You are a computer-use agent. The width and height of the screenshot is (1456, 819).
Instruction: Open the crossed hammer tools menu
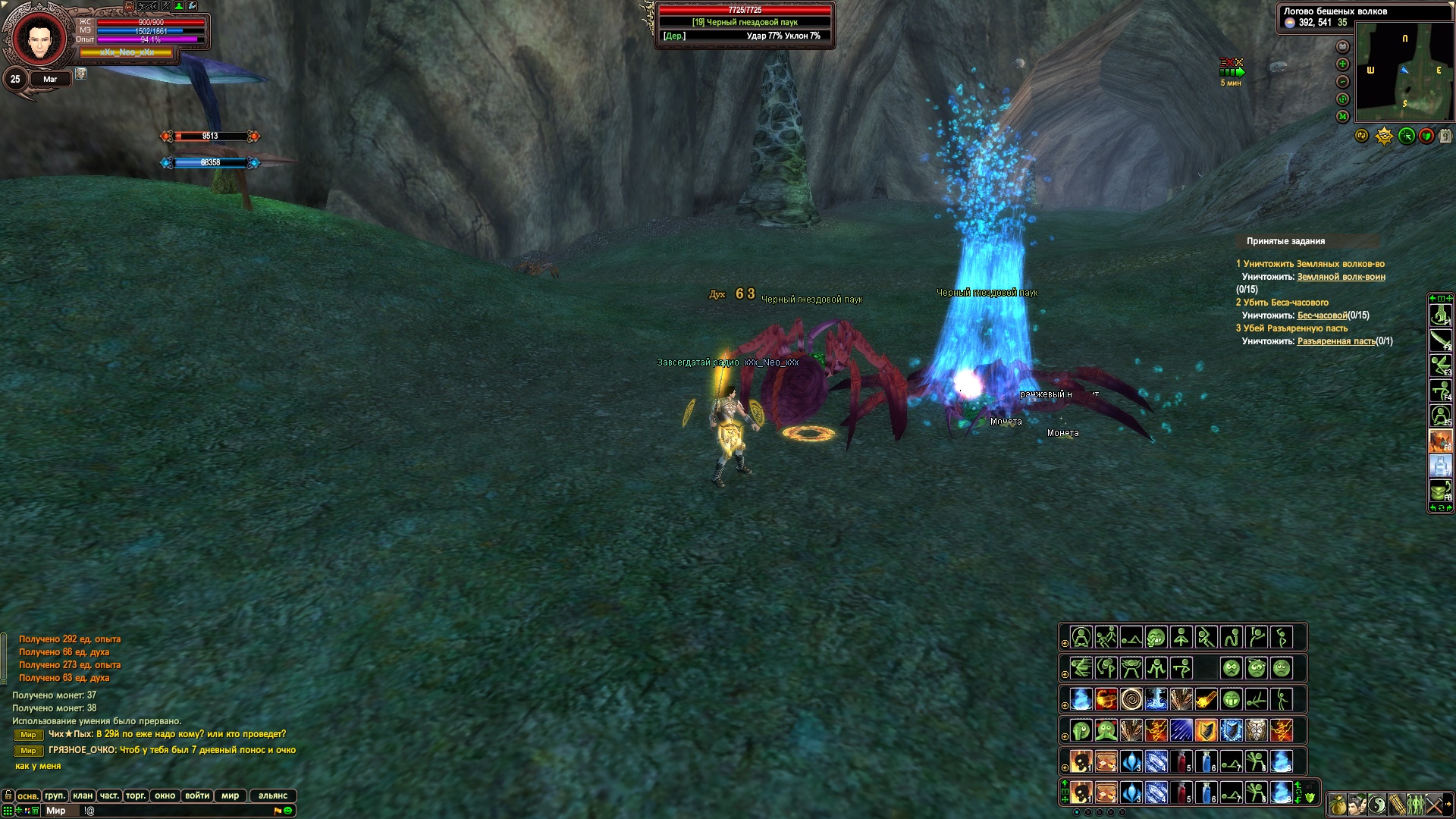[x=1435, y=804]
